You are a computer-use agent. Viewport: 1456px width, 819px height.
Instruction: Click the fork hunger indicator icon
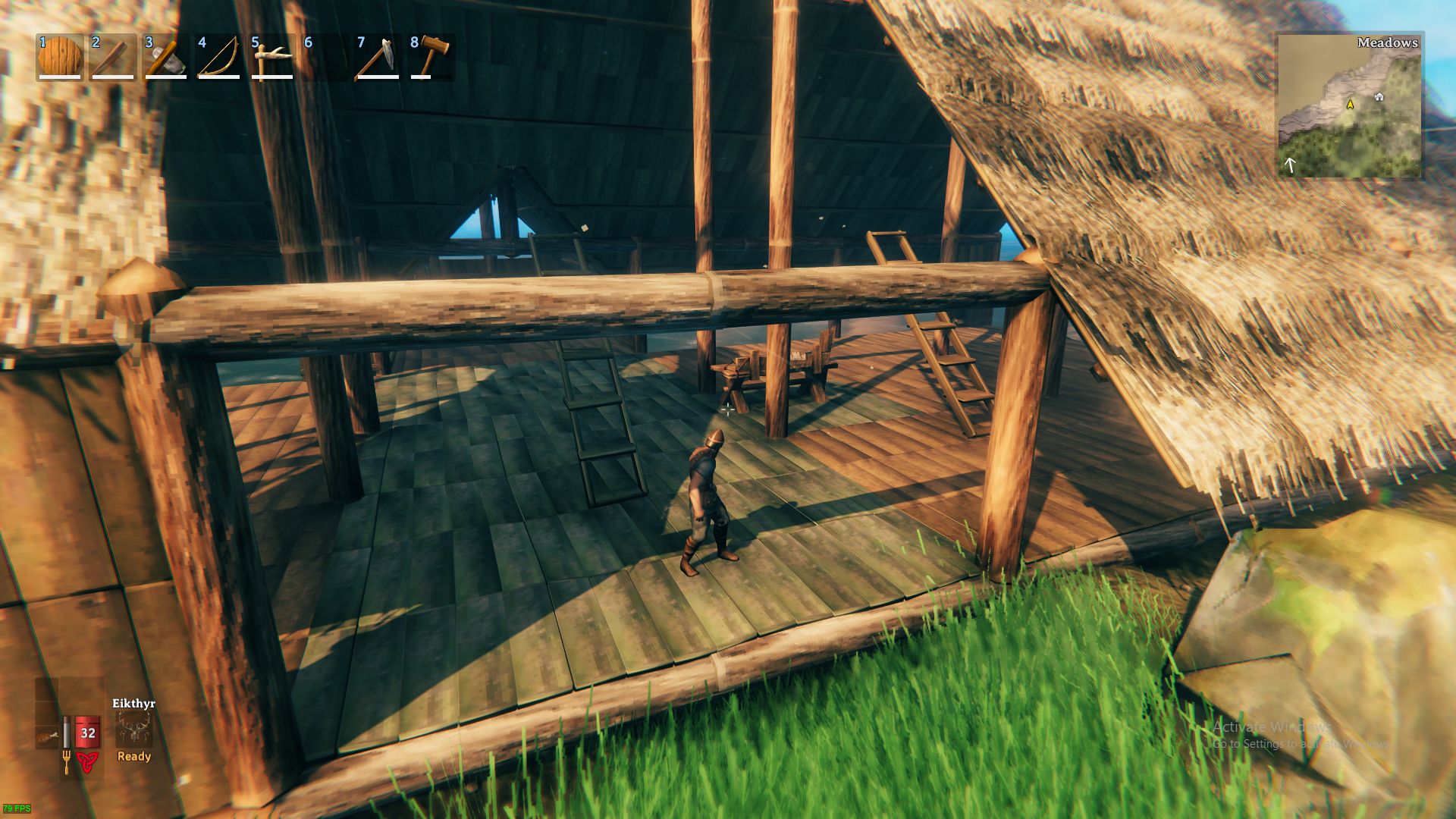67,761
